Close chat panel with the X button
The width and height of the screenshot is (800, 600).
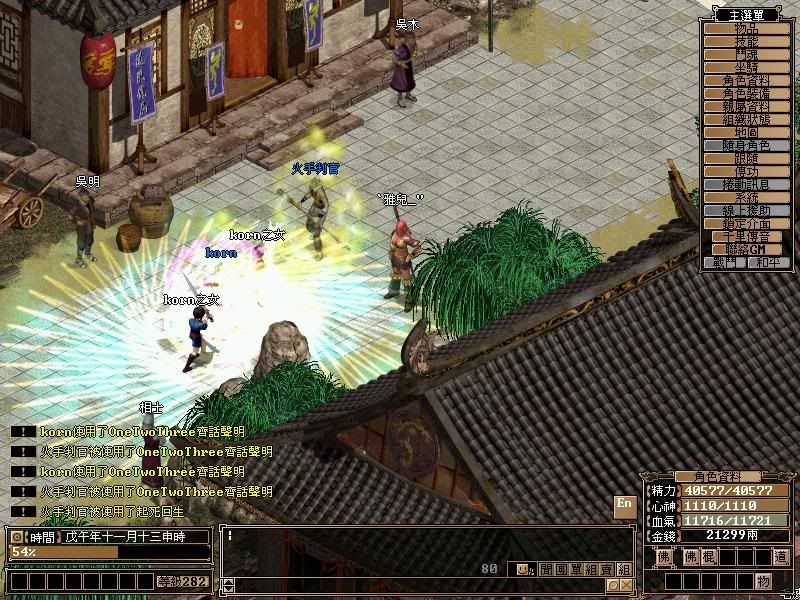626,584
